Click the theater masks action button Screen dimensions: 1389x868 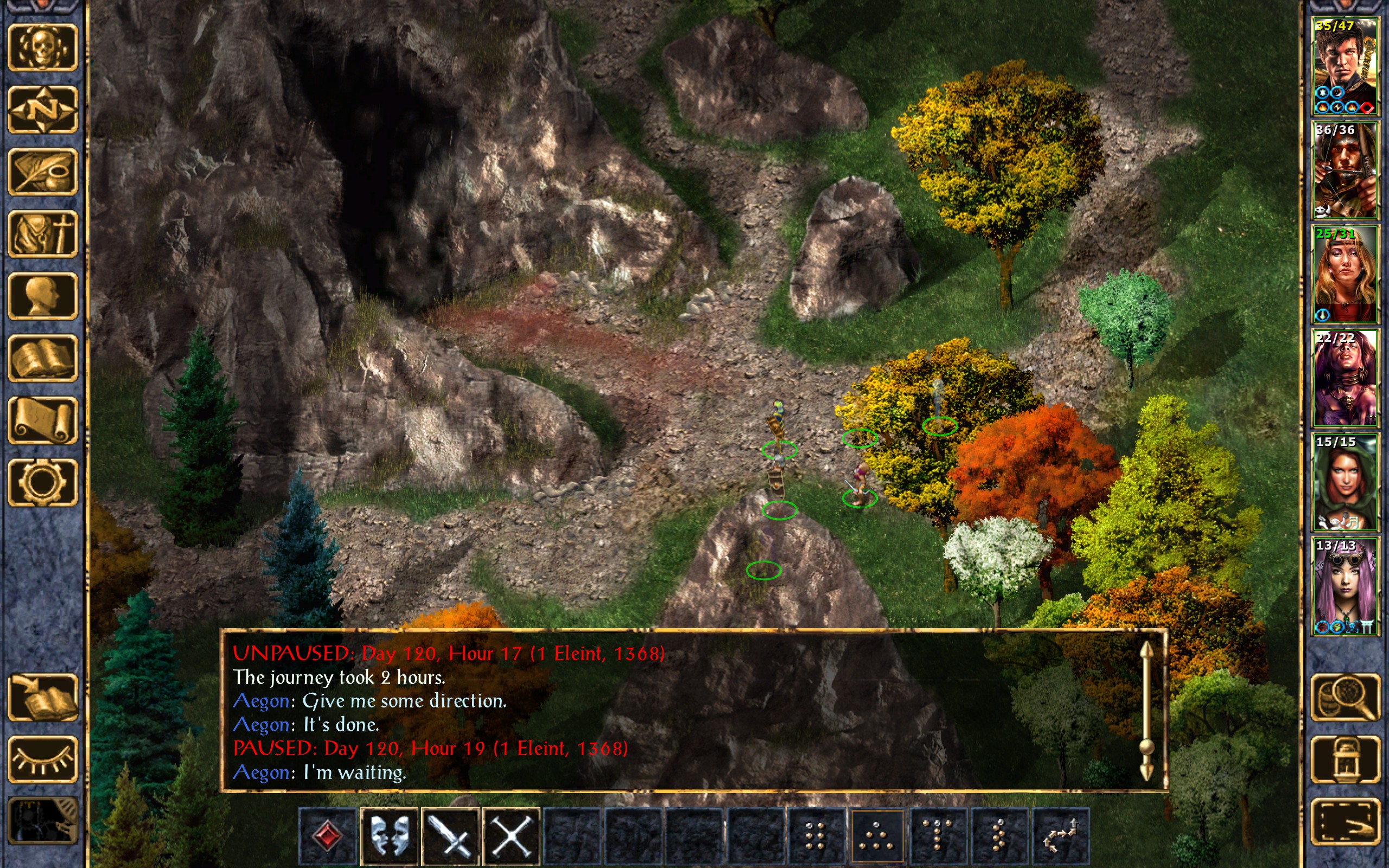389,836
